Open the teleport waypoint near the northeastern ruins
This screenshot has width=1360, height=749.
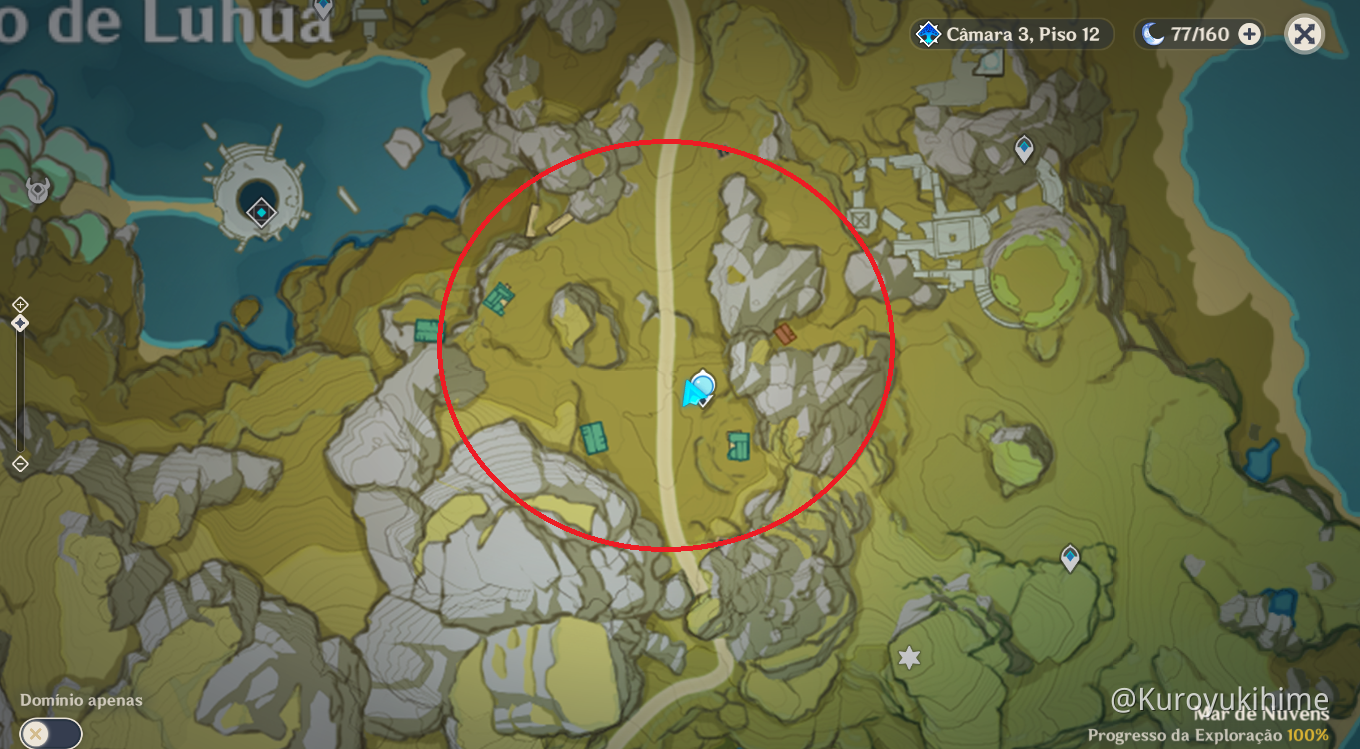pos(1024,146)
